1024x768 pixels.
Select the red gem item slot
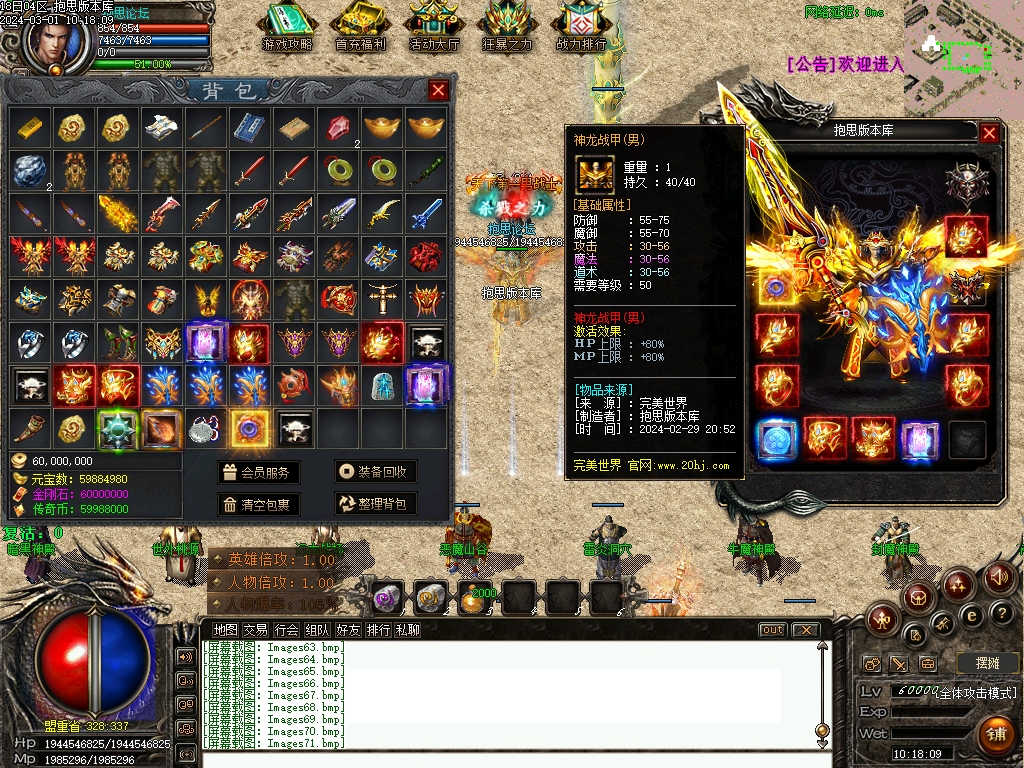pos(338,128)
